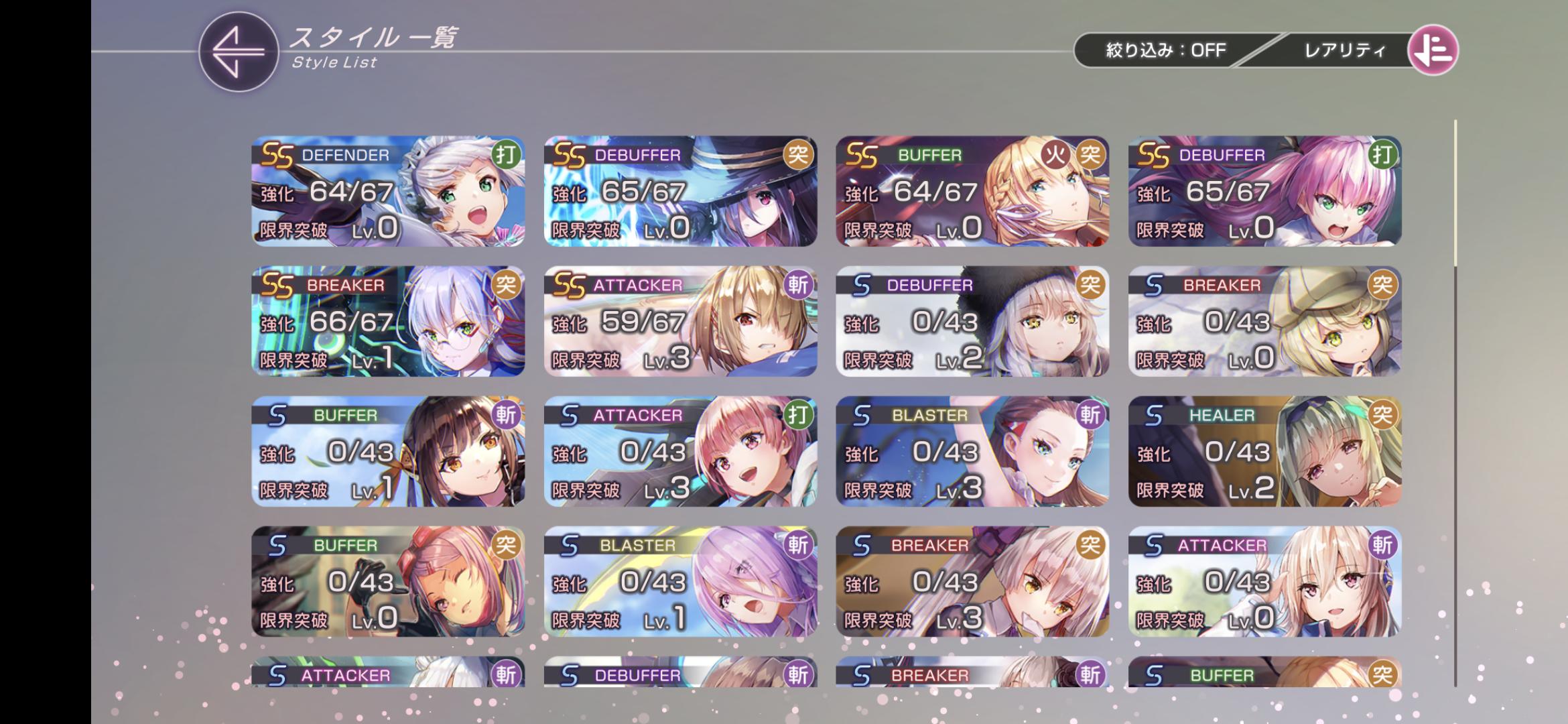This screenshot has height=724, width=1568.
Task: Pick the S HEALER style card
Action: pyautogui.click(x=1264, y=451)
